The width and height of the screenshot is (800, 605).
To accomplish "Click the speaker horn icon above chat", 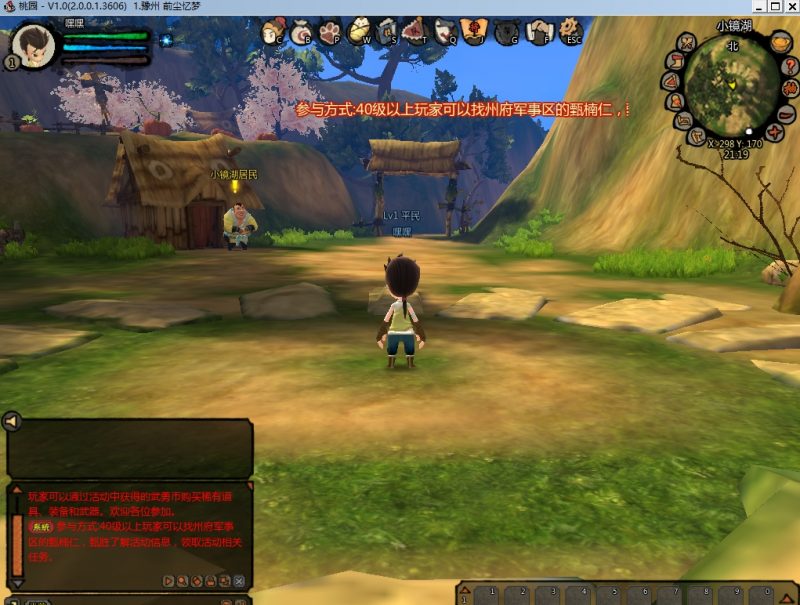I will point(12,422).
